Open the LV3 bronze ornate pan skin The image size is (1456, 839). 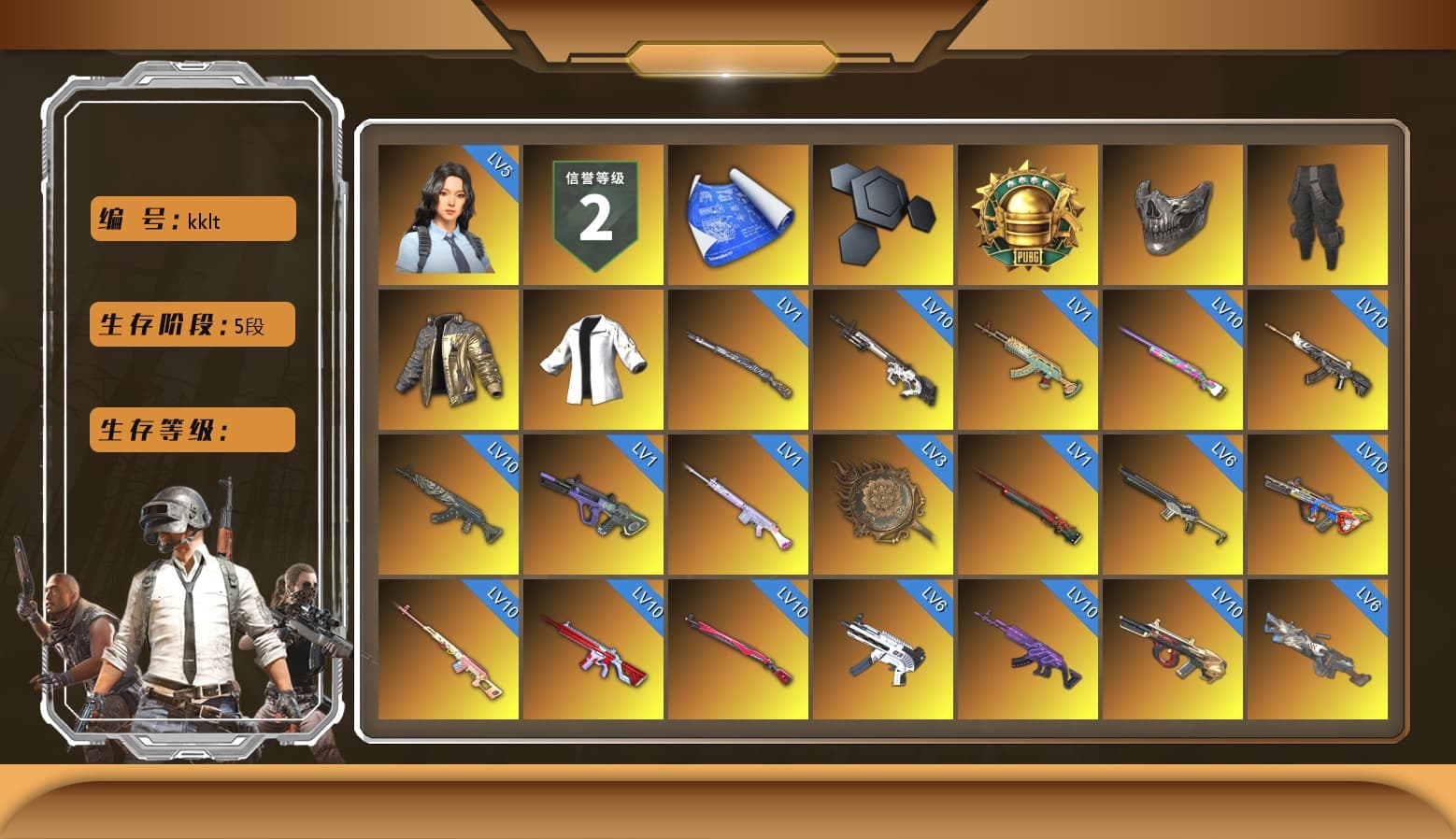(883, 505)
